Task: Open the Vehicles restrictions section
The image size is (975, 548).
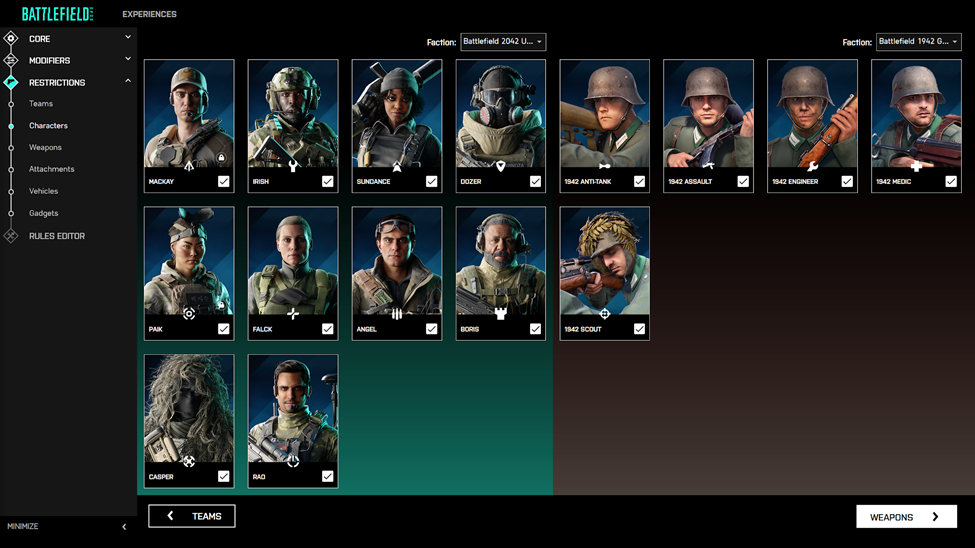Action: 43,191
